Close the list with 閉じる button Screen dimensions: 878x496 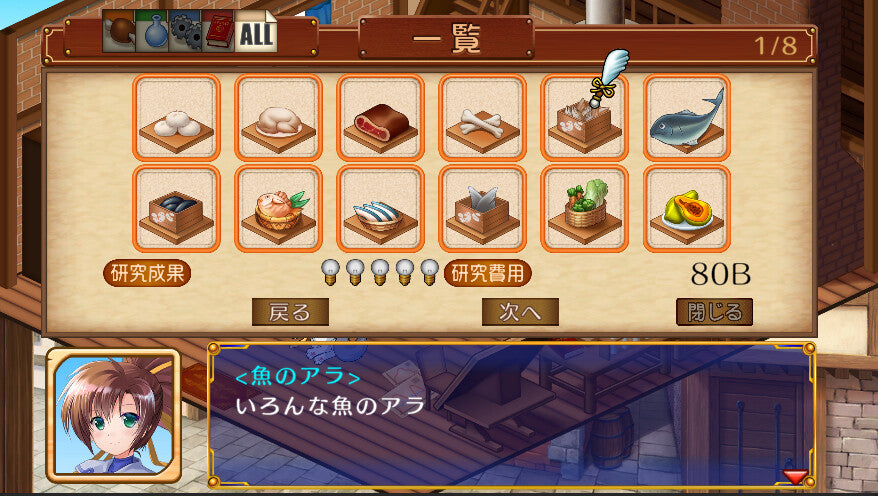tap(714, 312)
